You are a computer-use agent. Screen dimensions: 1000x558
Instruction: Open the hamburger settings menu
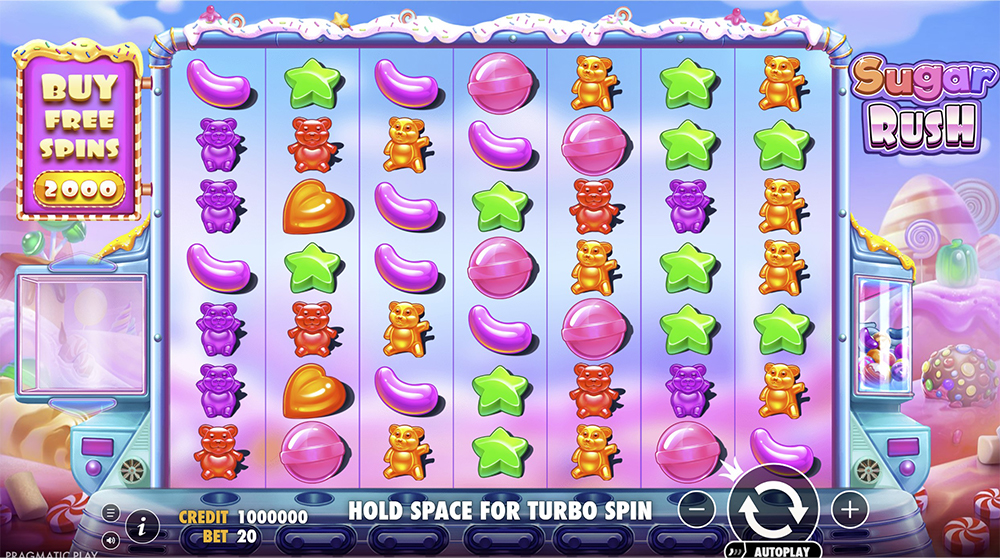click(111, 511)
